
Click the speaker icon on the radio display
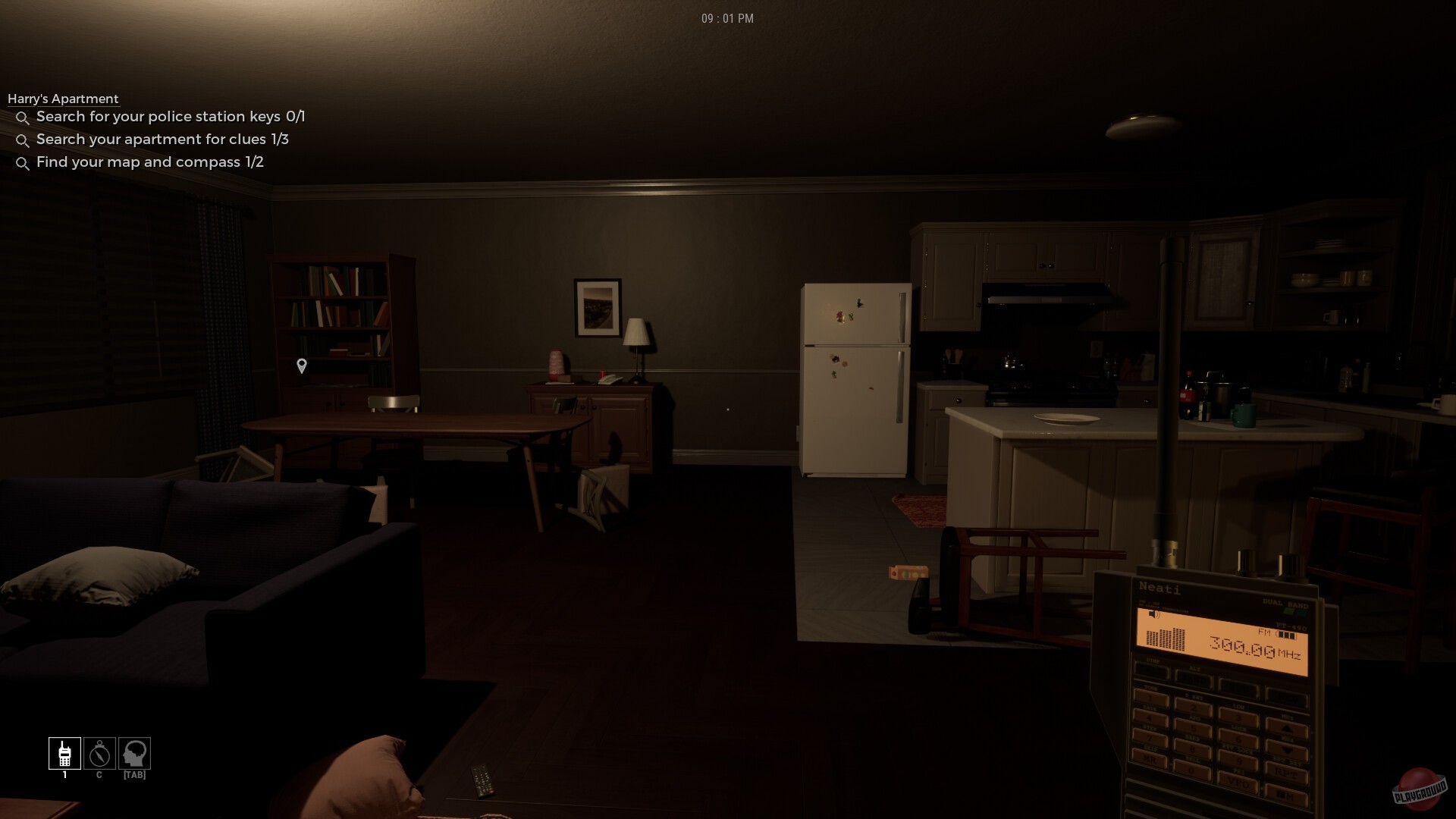[x=1153, y=614]
